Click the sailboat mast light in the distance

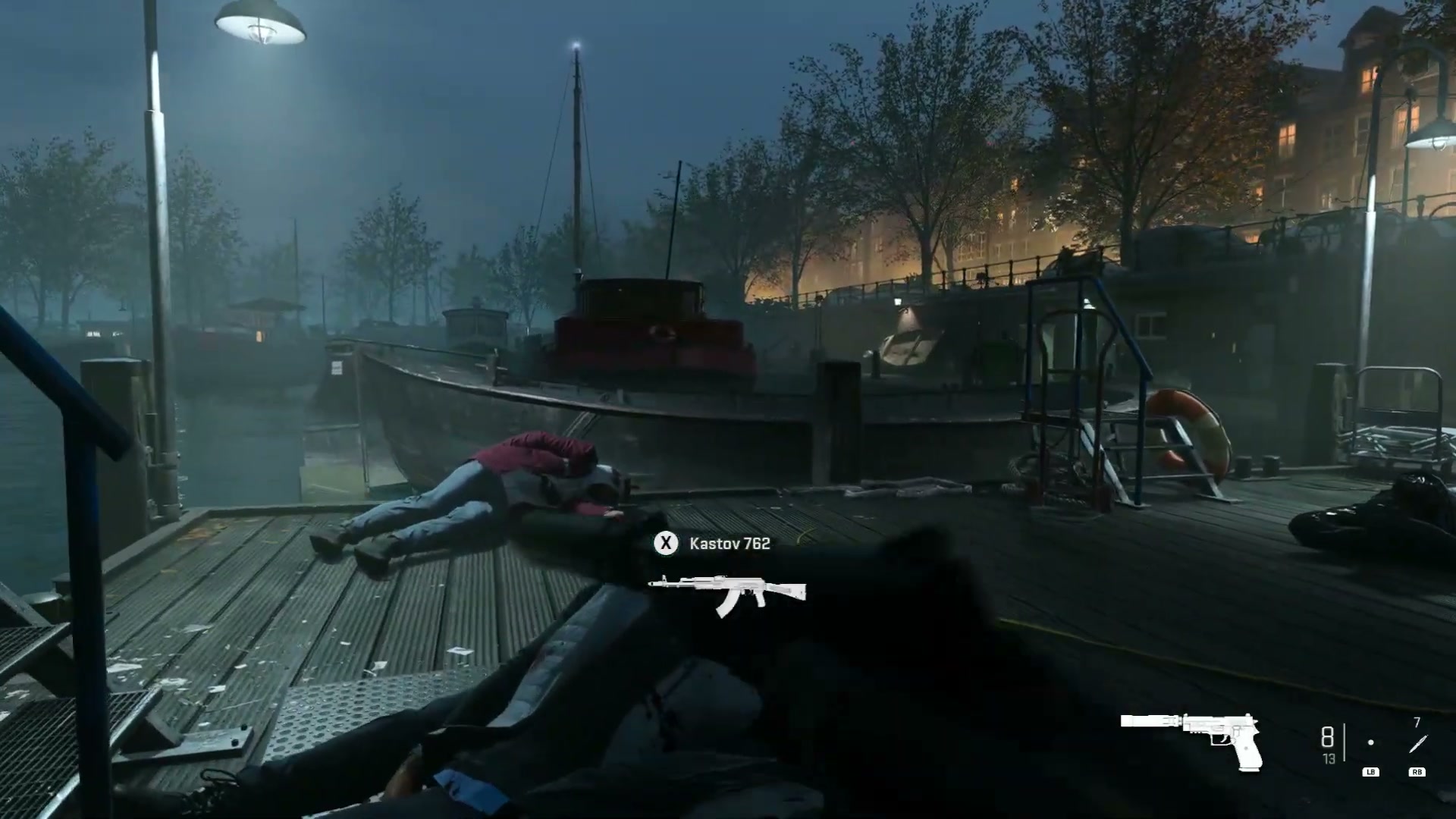(x=576, y=45)
